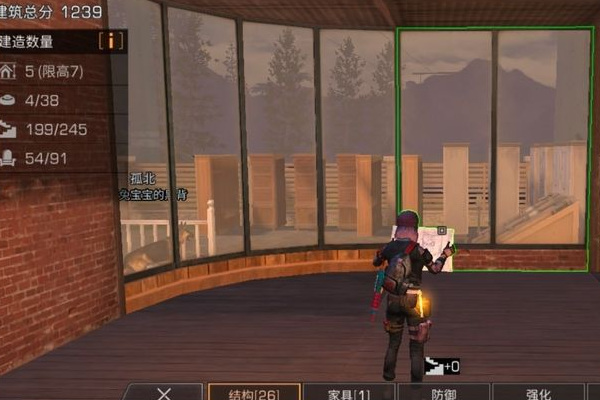The width and height of the screenshot is (600, 400).
Task: Open the 家具 (Furniture) tab
Action: (x=348, y=392)
